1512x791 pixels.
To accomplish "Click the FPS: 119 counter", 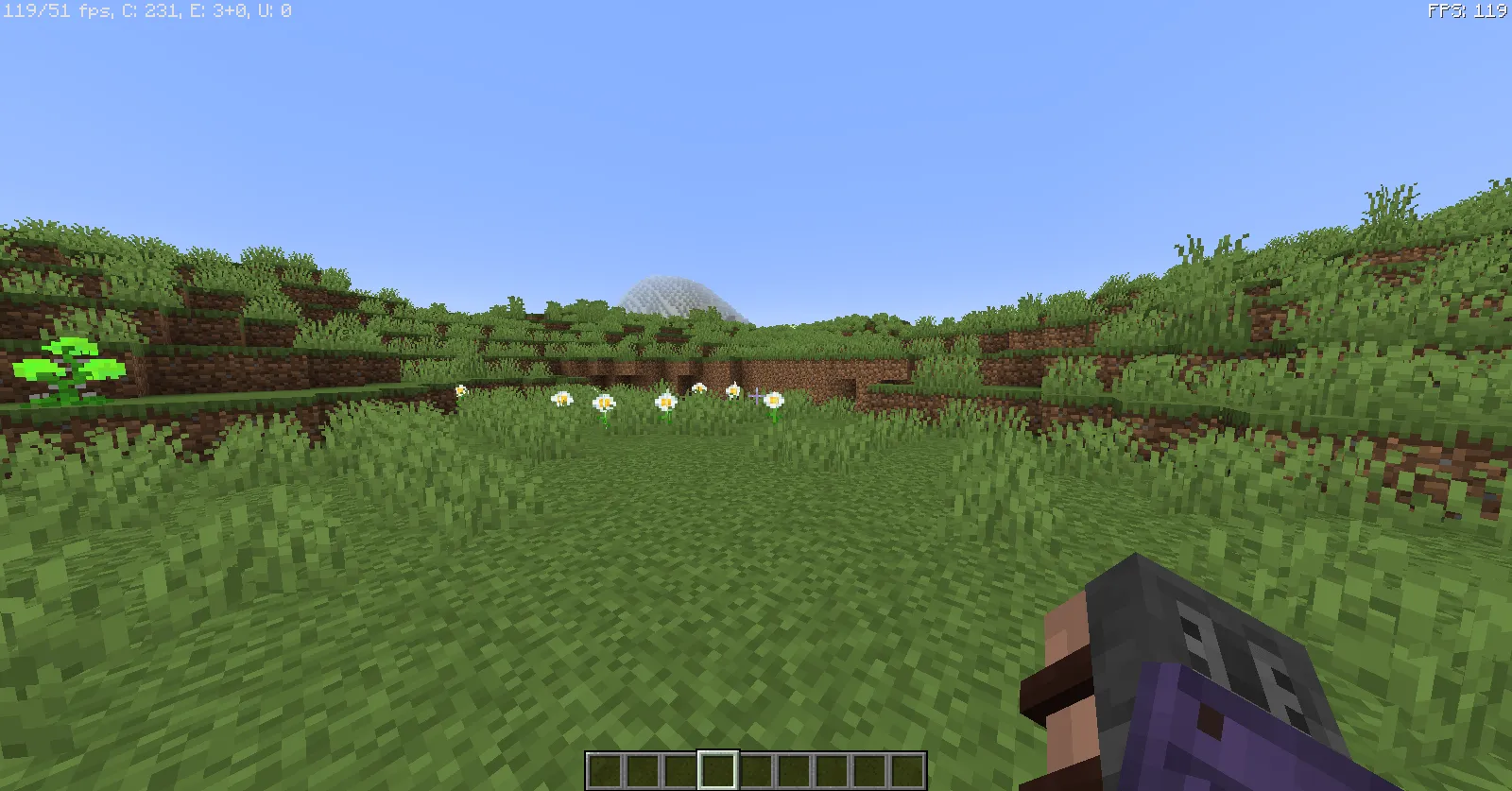I will (x=1466, y=11).
